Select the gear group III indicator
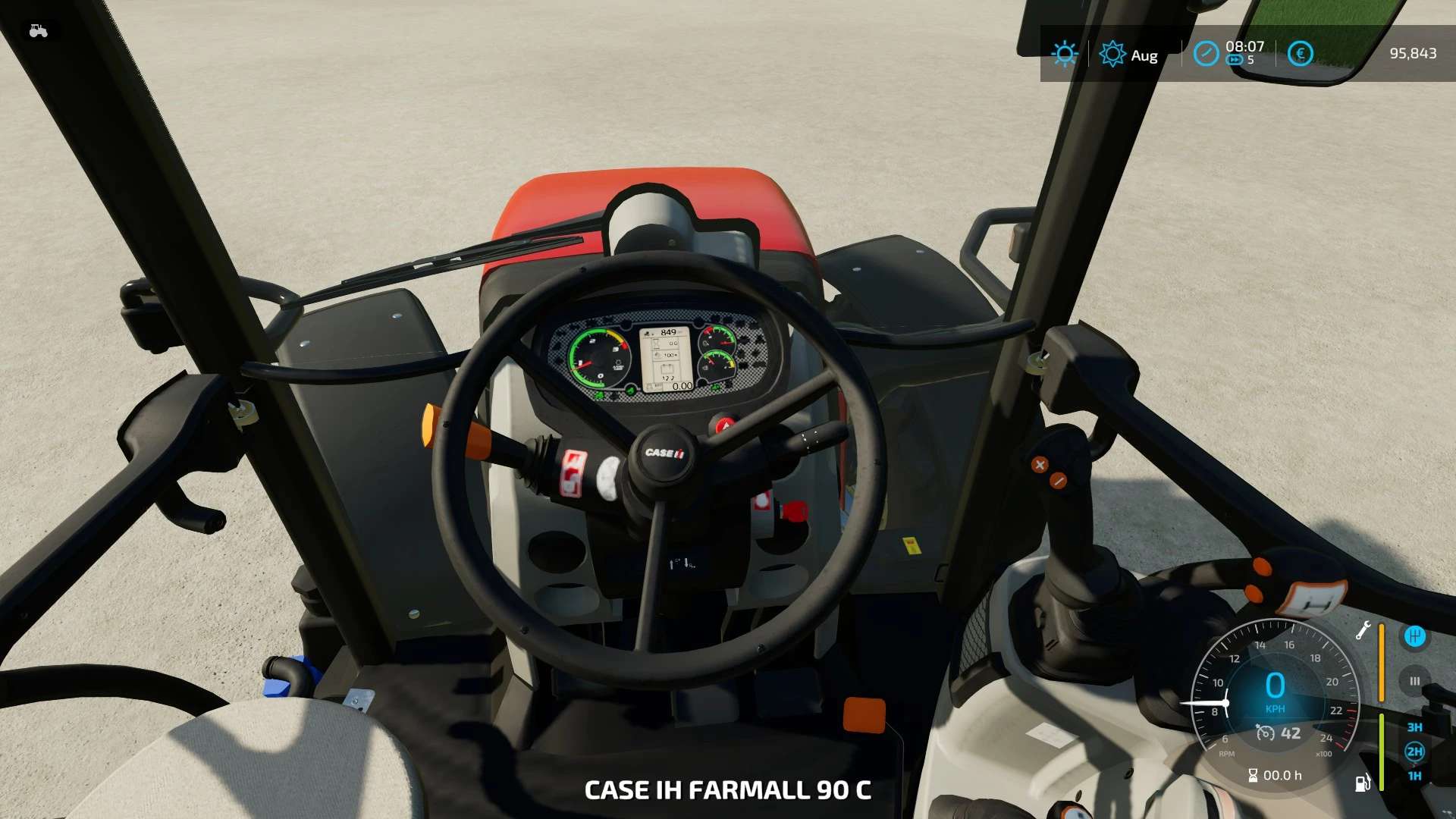1456x819 pixels. point(1414,681)
